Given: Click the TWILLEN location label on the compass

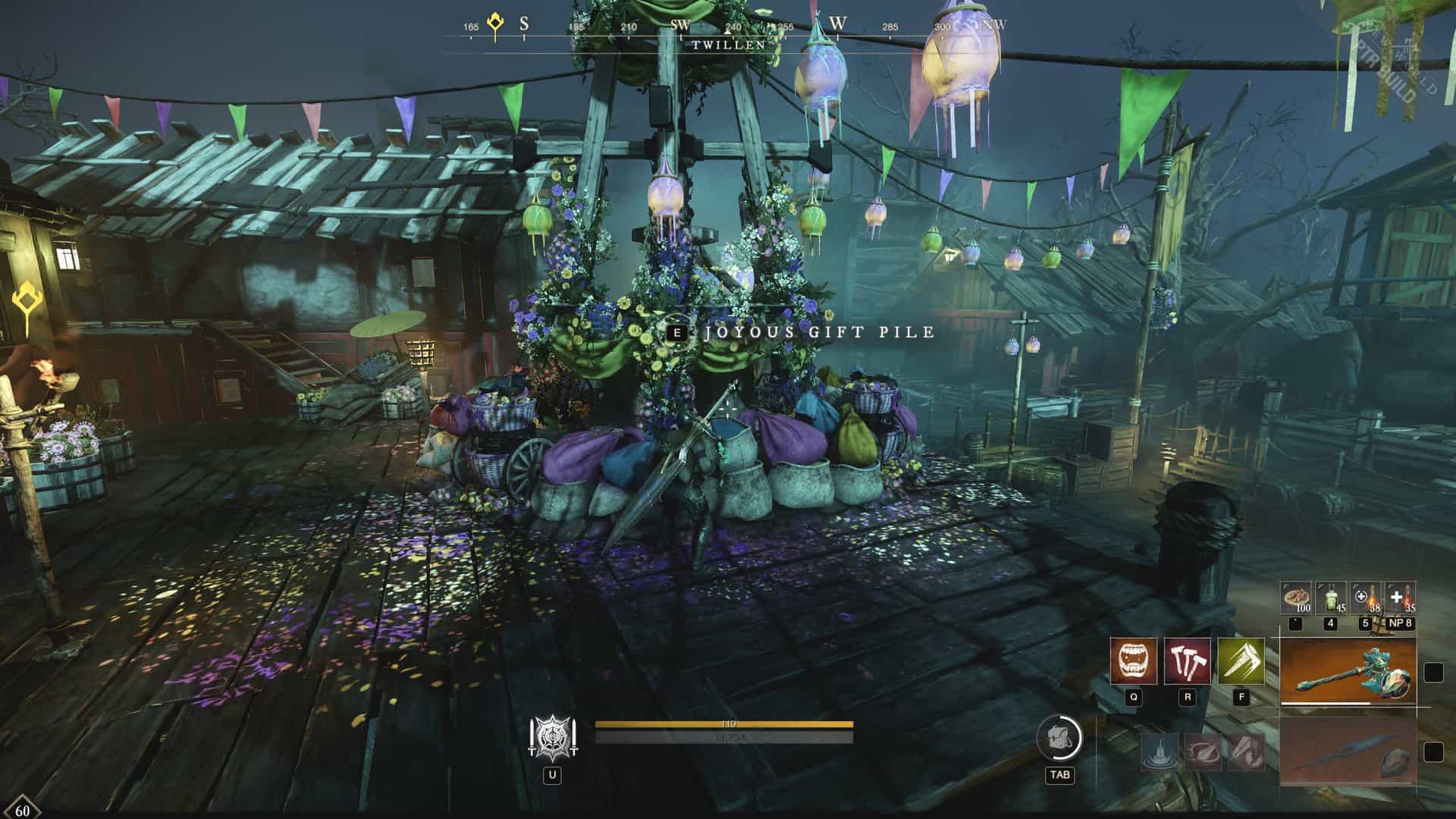Looking at the screenshot, I should [x=726, y=44].
